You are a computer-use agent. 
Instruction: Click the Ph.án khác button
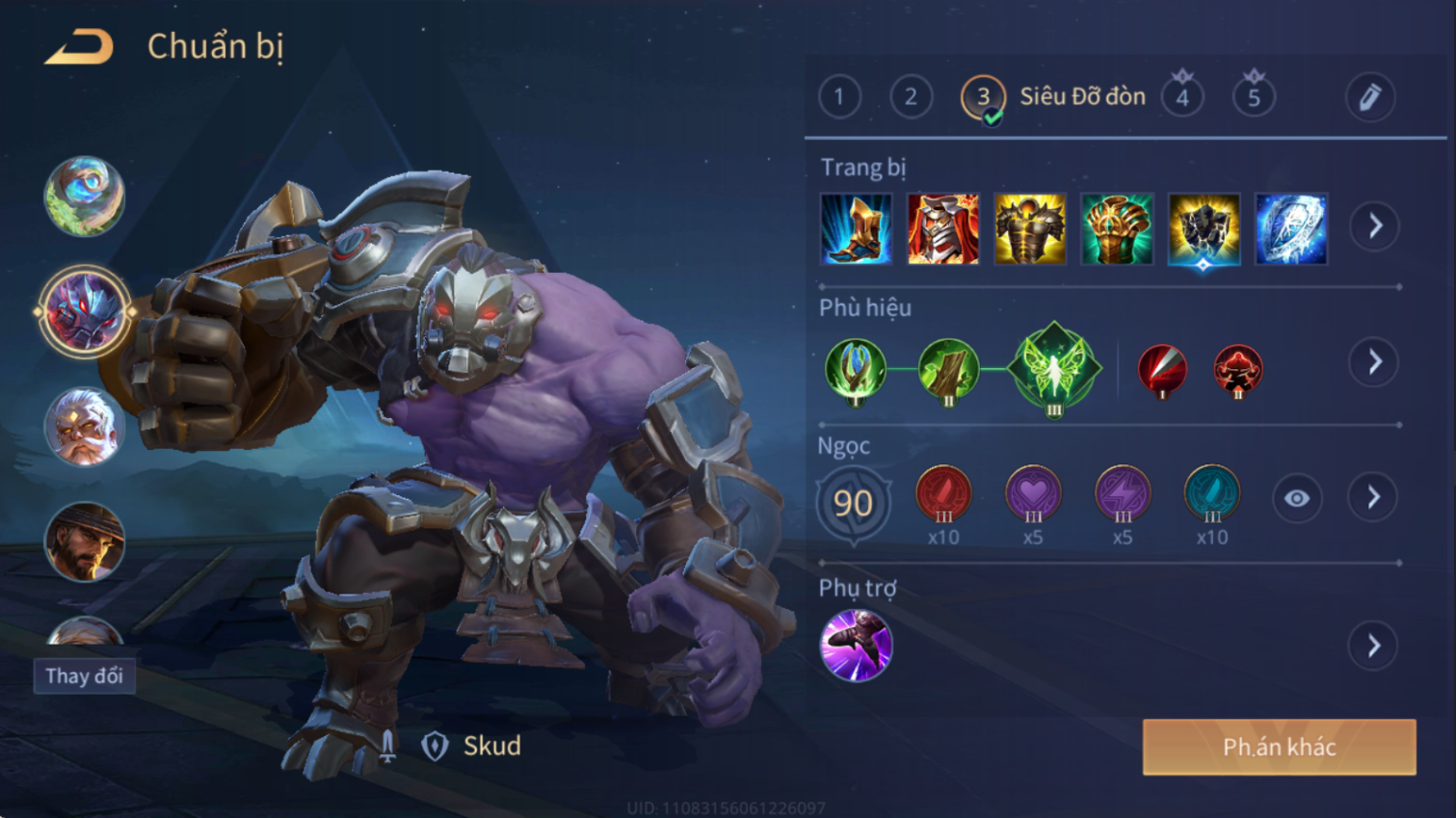[1279, 747]
